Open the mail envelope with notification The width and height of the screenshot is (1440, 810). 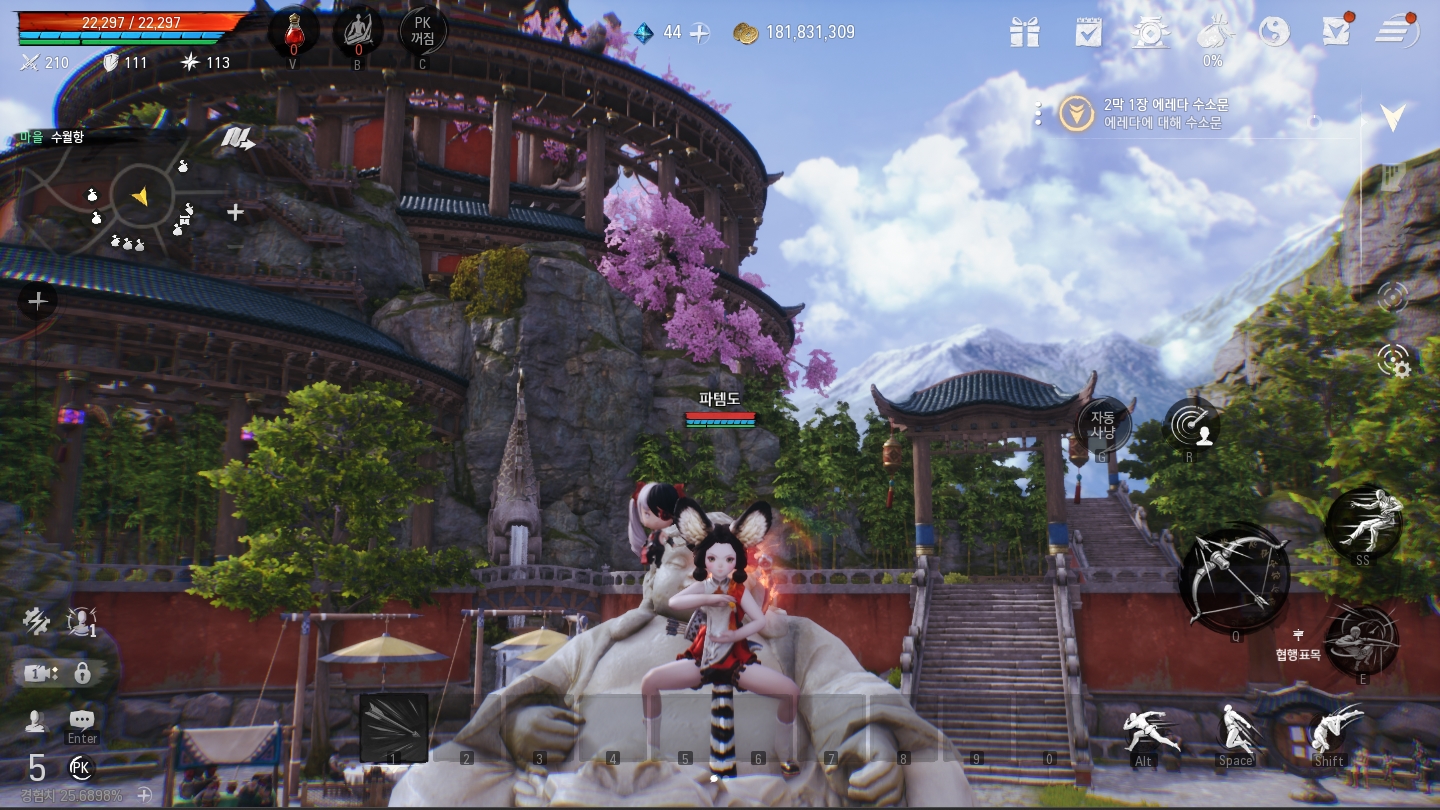click(1336, 32)
